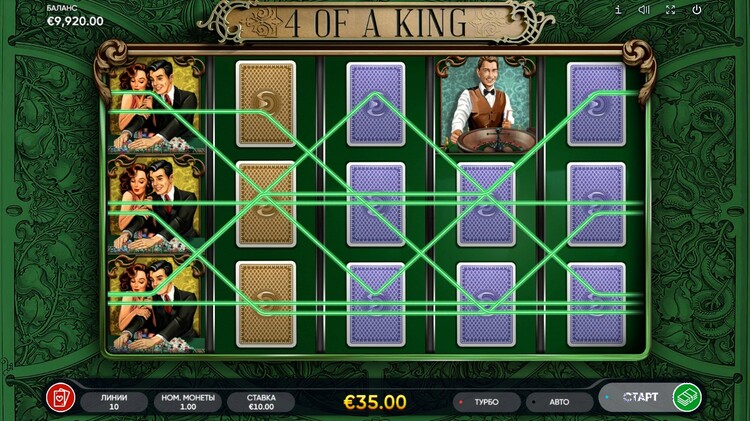Change the СТАВКА bet amount
Viewport: 750px width, 421px height.
point(260,402)
